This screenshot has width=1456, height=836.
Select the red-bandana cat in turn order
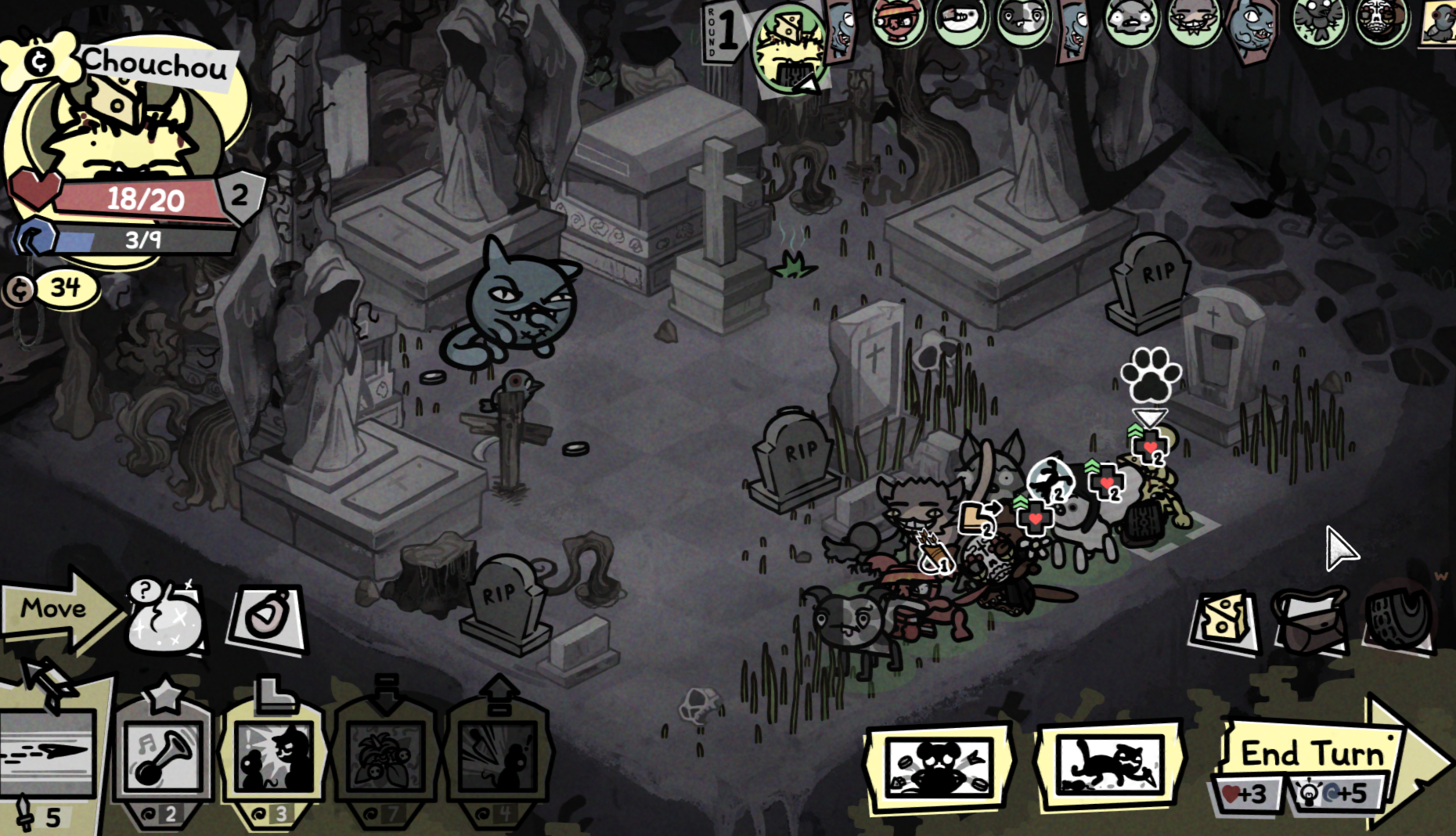[897, 22]
